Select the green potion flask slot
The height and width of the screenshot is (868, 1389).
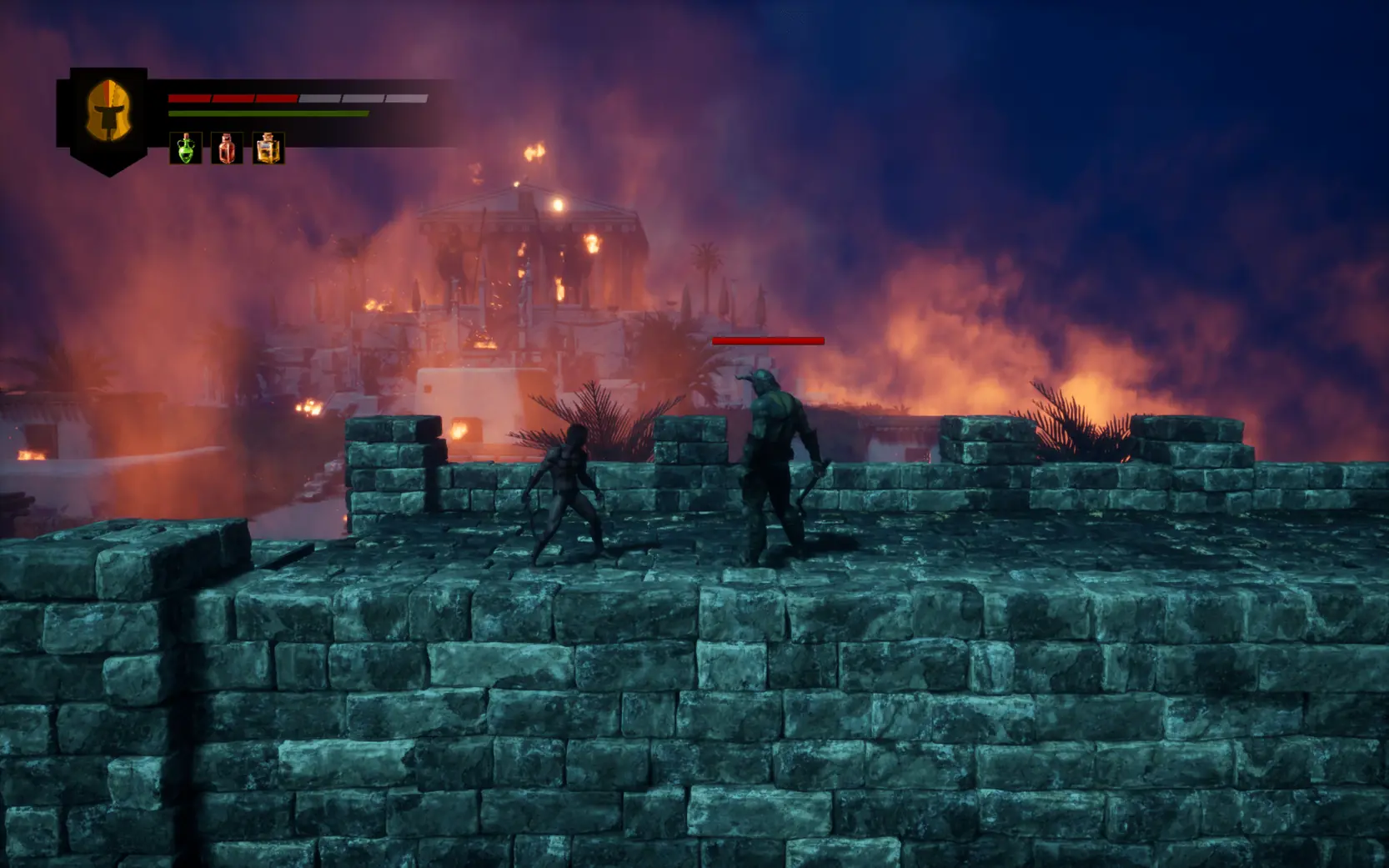click(x=185, y=148)
